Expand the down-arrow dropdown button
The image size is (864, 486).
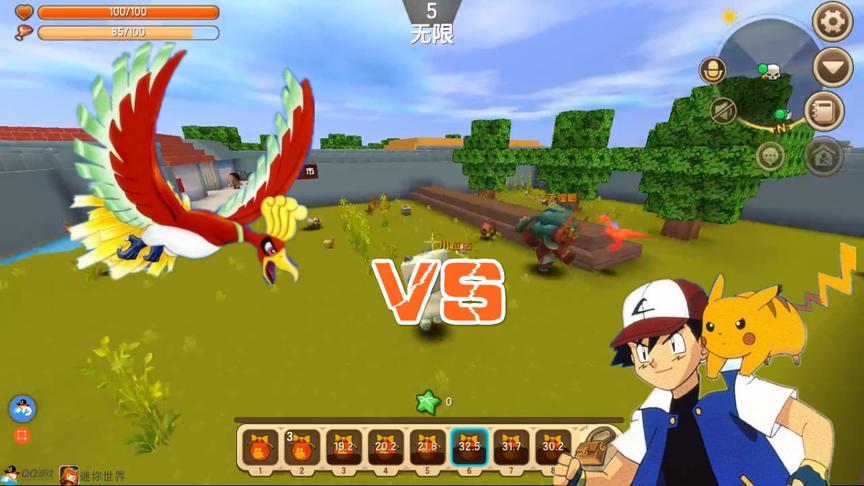(x=831, y=68)
